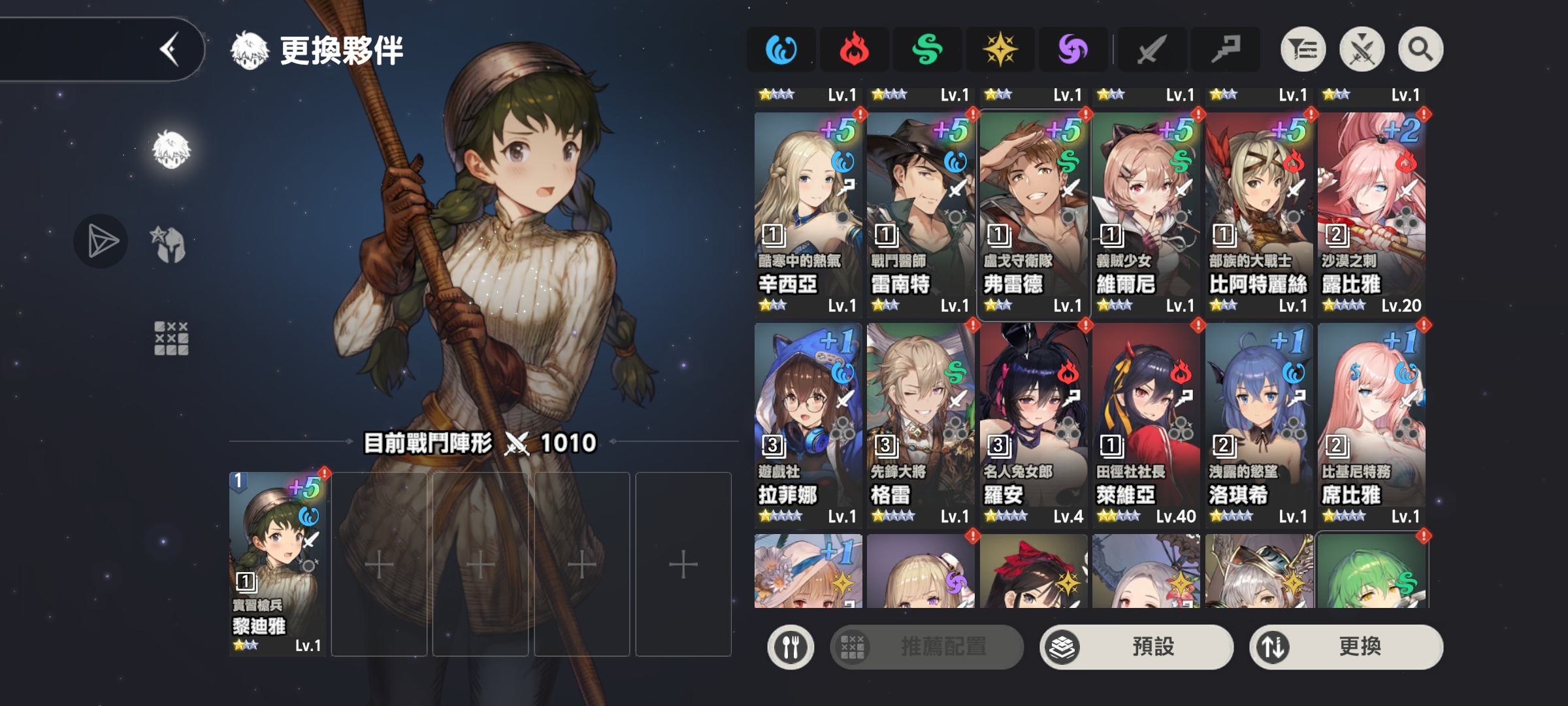
Task: Click the 更換 swap button
Action: coord(1346,647)
